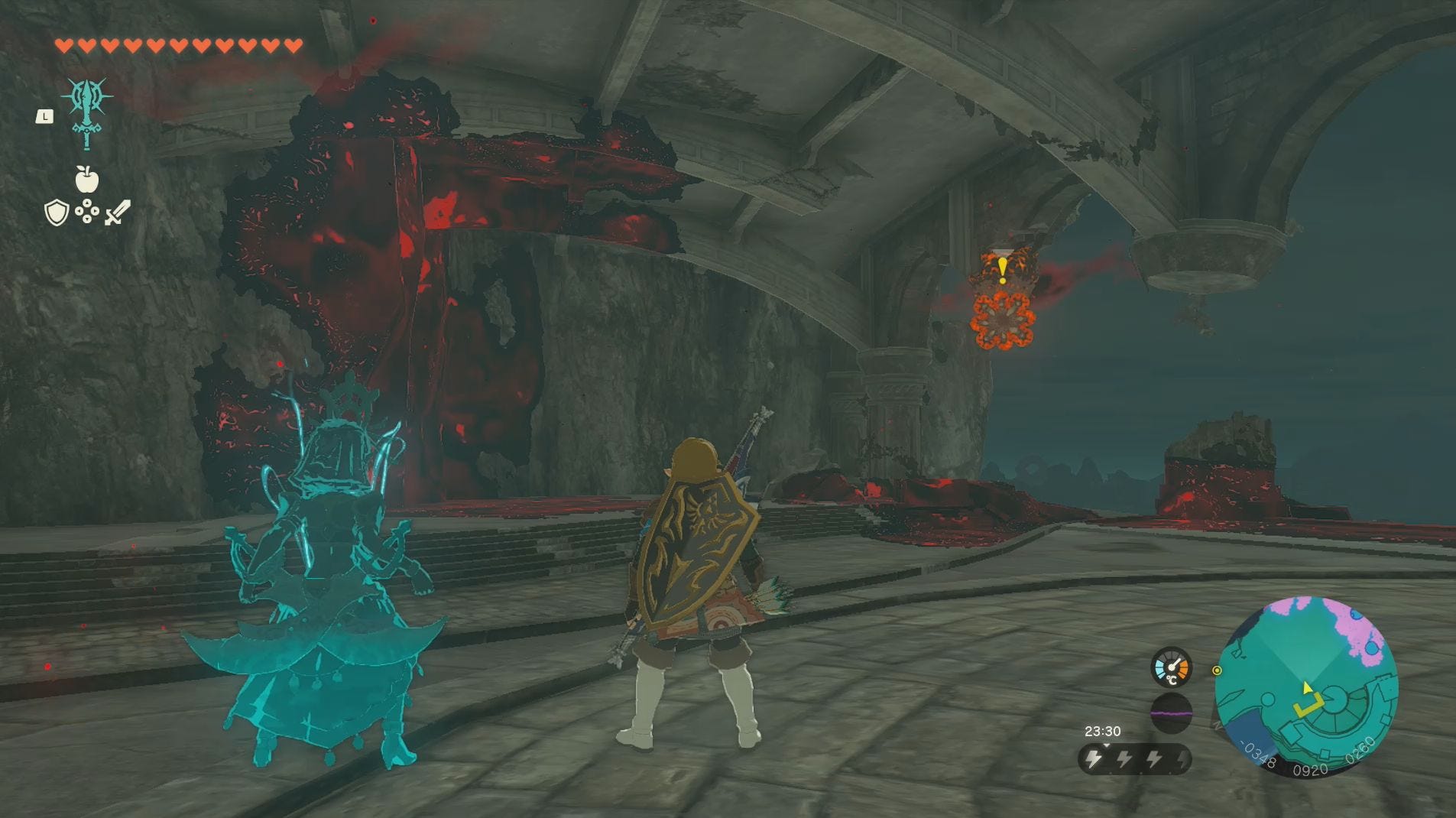Open the temperature gauge indicator

point(1172,667)
